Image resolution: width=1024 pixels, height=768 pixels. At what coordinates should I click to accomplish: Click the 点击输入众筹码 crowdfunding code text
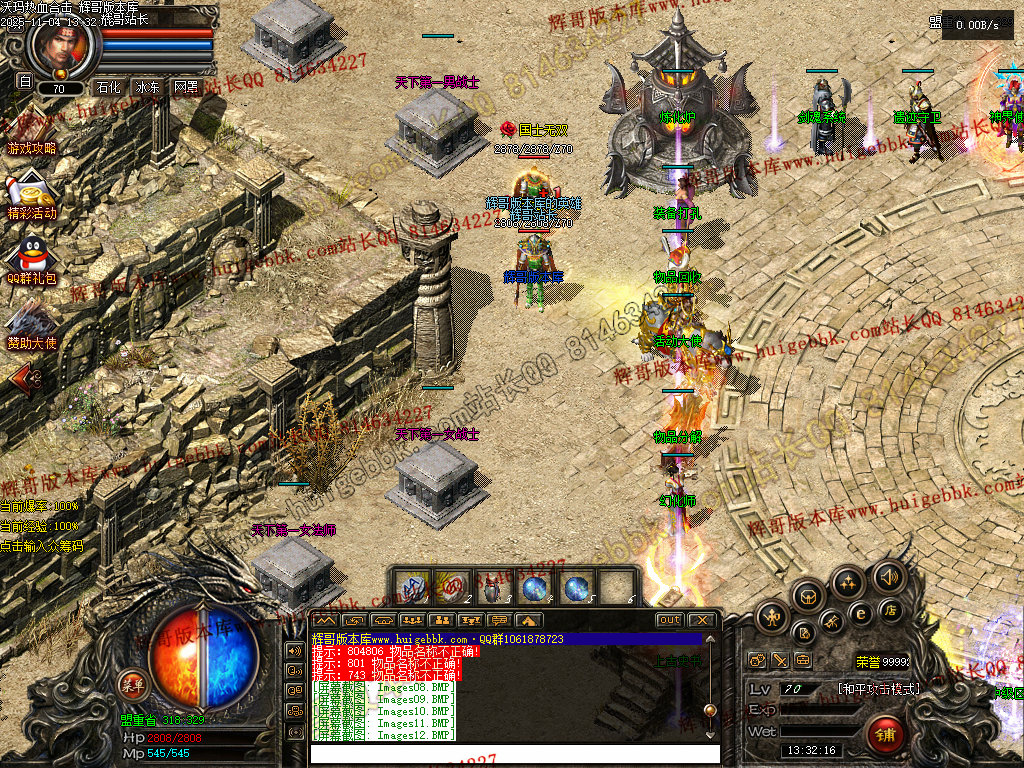[41, 546]
